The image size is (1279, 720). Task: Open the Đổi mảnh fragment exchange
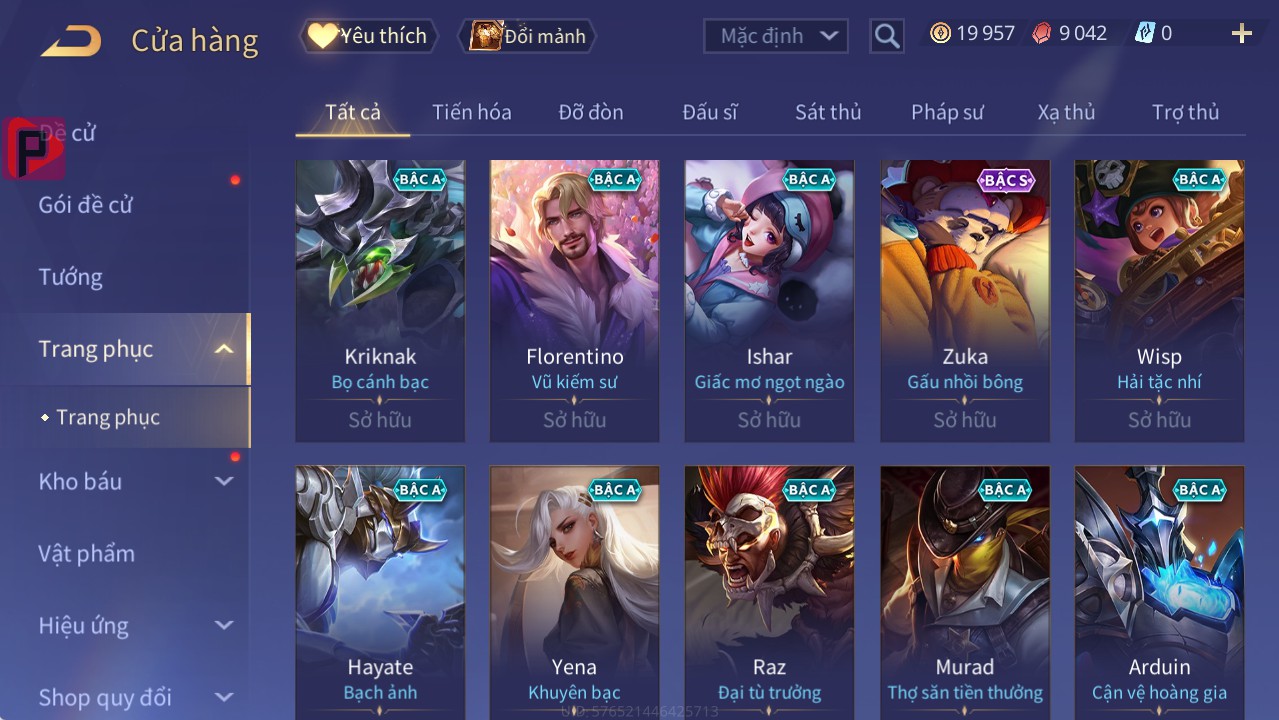pyautogui.click(x=527, y=36)
